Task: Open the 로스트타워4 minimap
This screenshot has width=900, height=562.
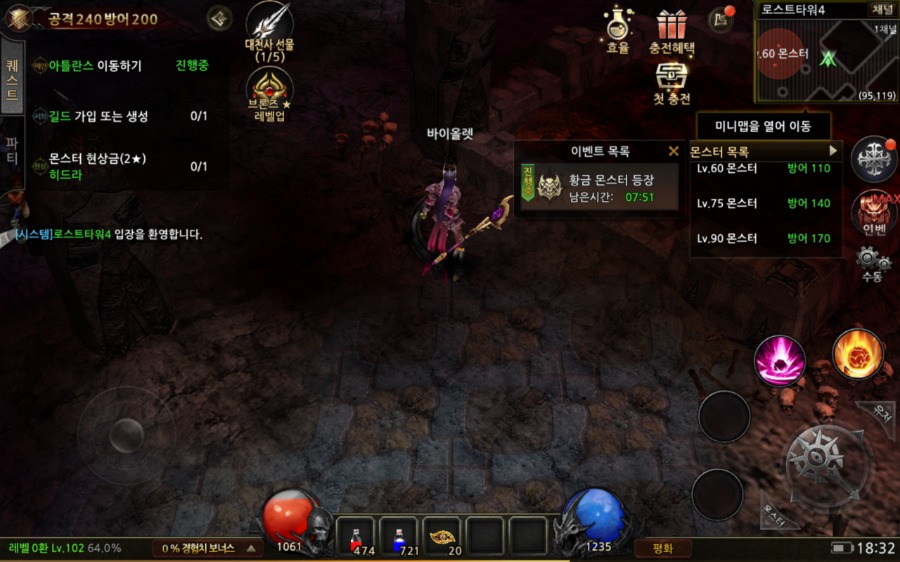Action: 825,58
